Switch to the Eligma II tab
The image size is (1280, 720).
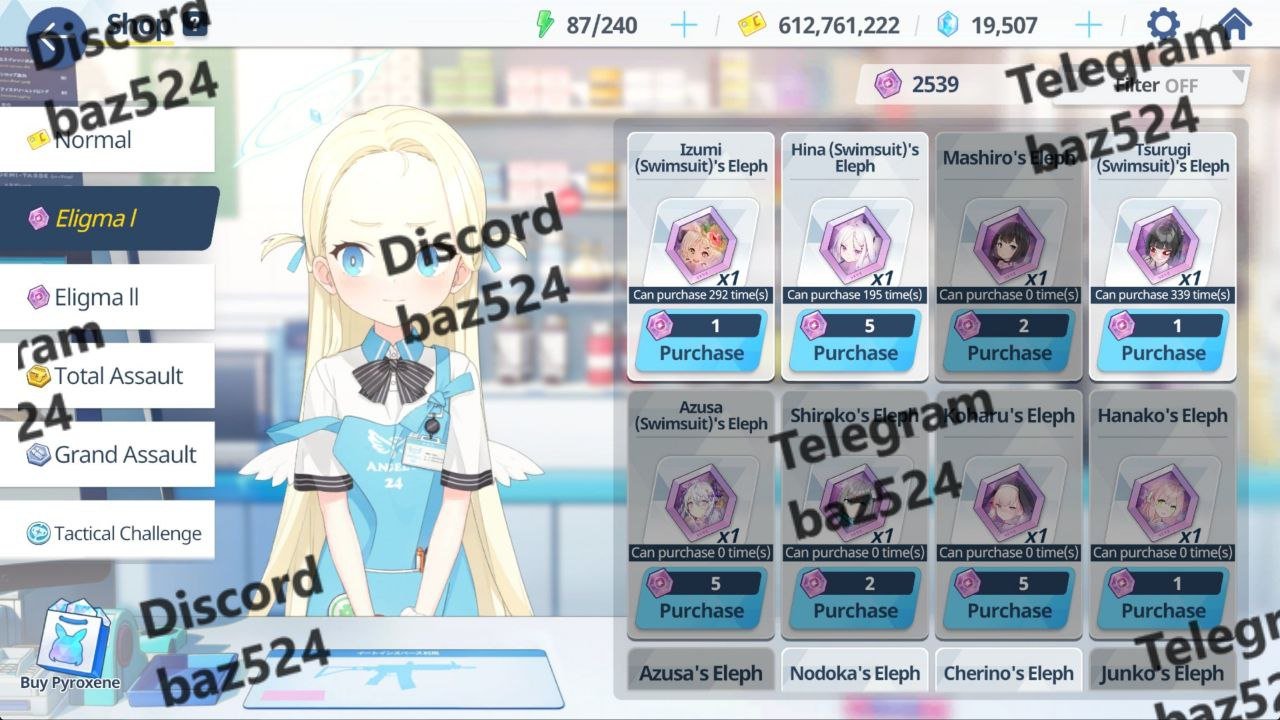(107, 297)
